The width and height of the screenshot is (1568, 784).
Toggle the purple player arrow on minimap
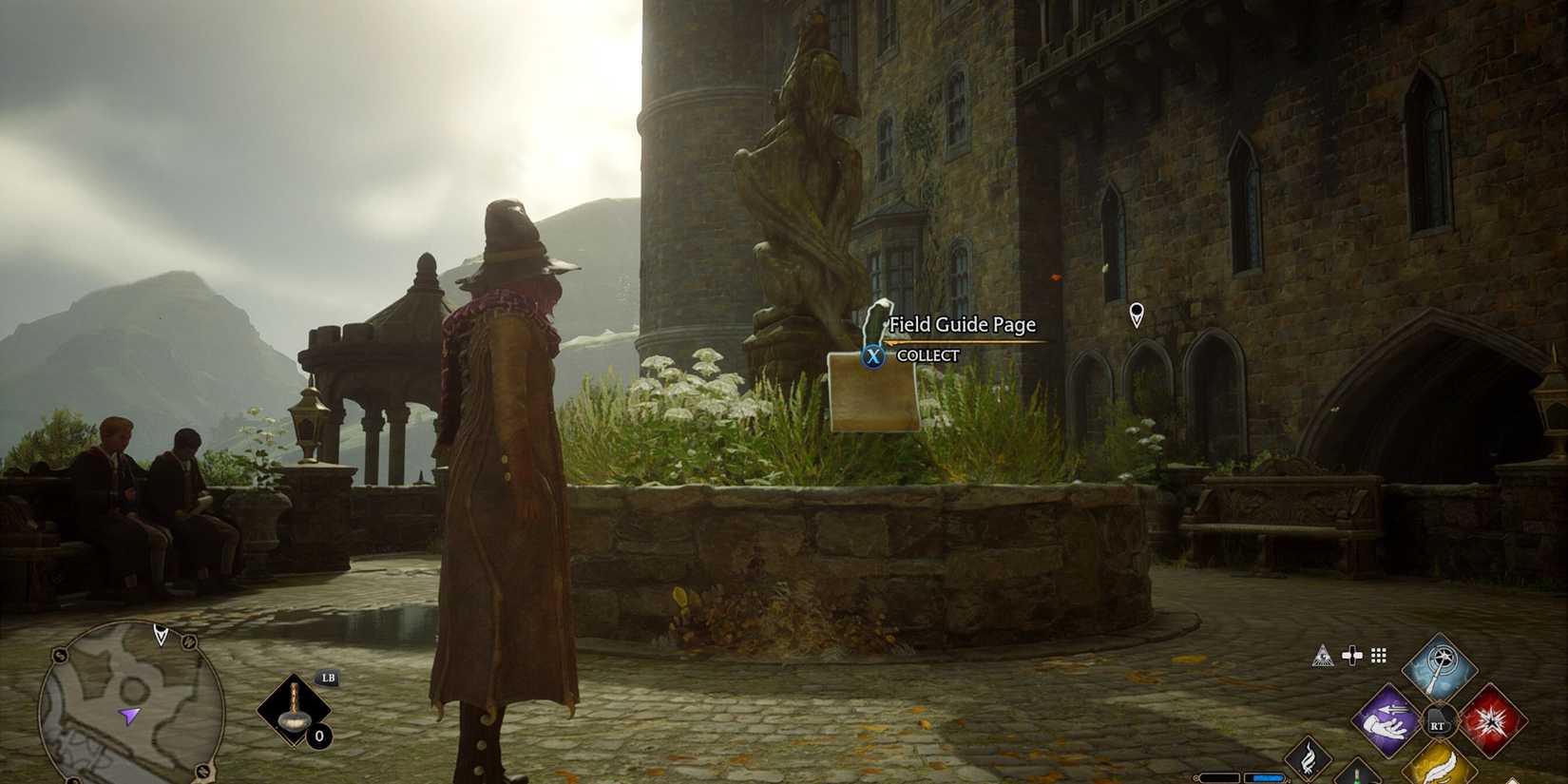point(129,716)
